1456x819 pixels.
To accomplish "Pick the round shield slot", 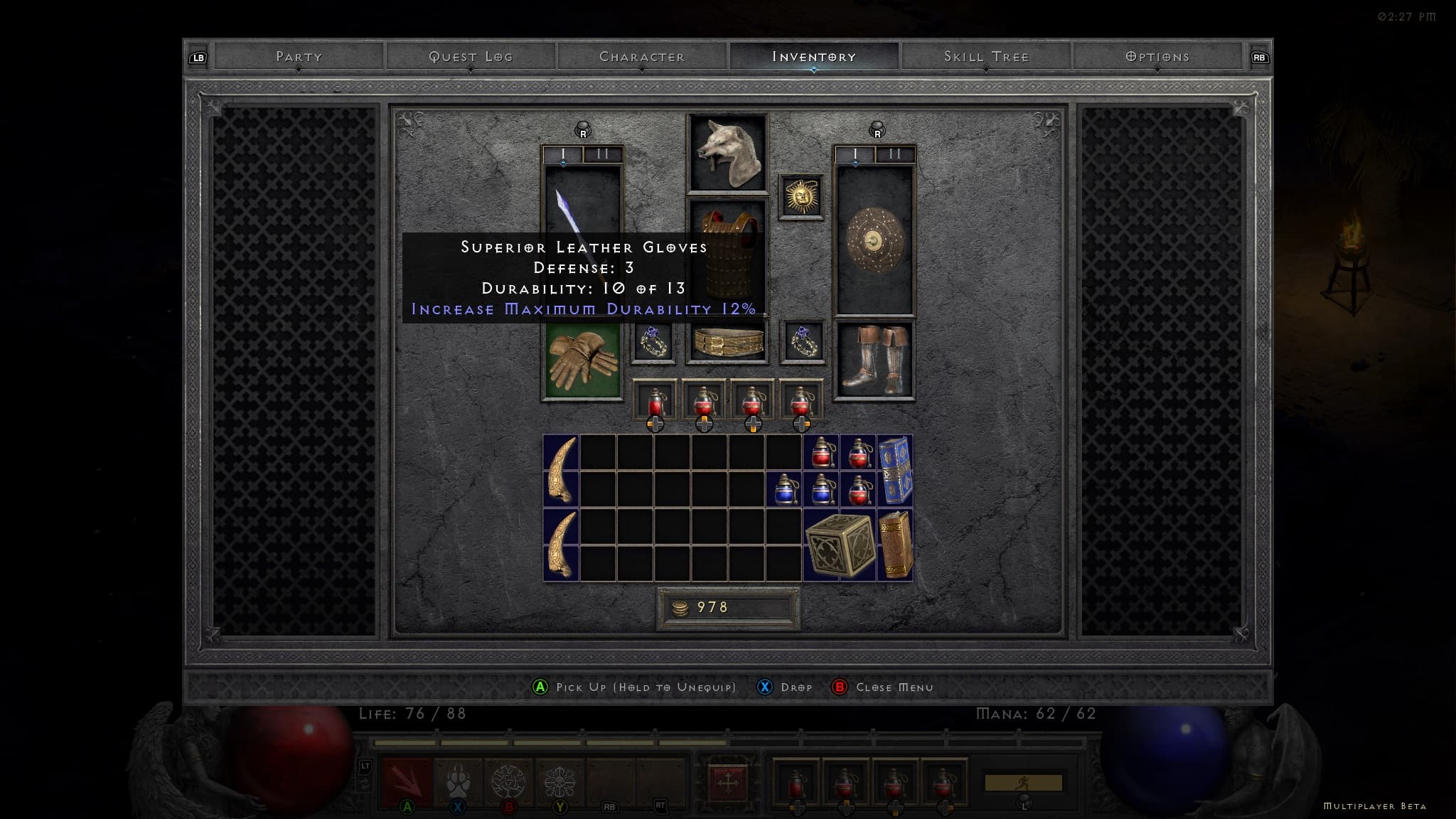I will pos(874,242).
